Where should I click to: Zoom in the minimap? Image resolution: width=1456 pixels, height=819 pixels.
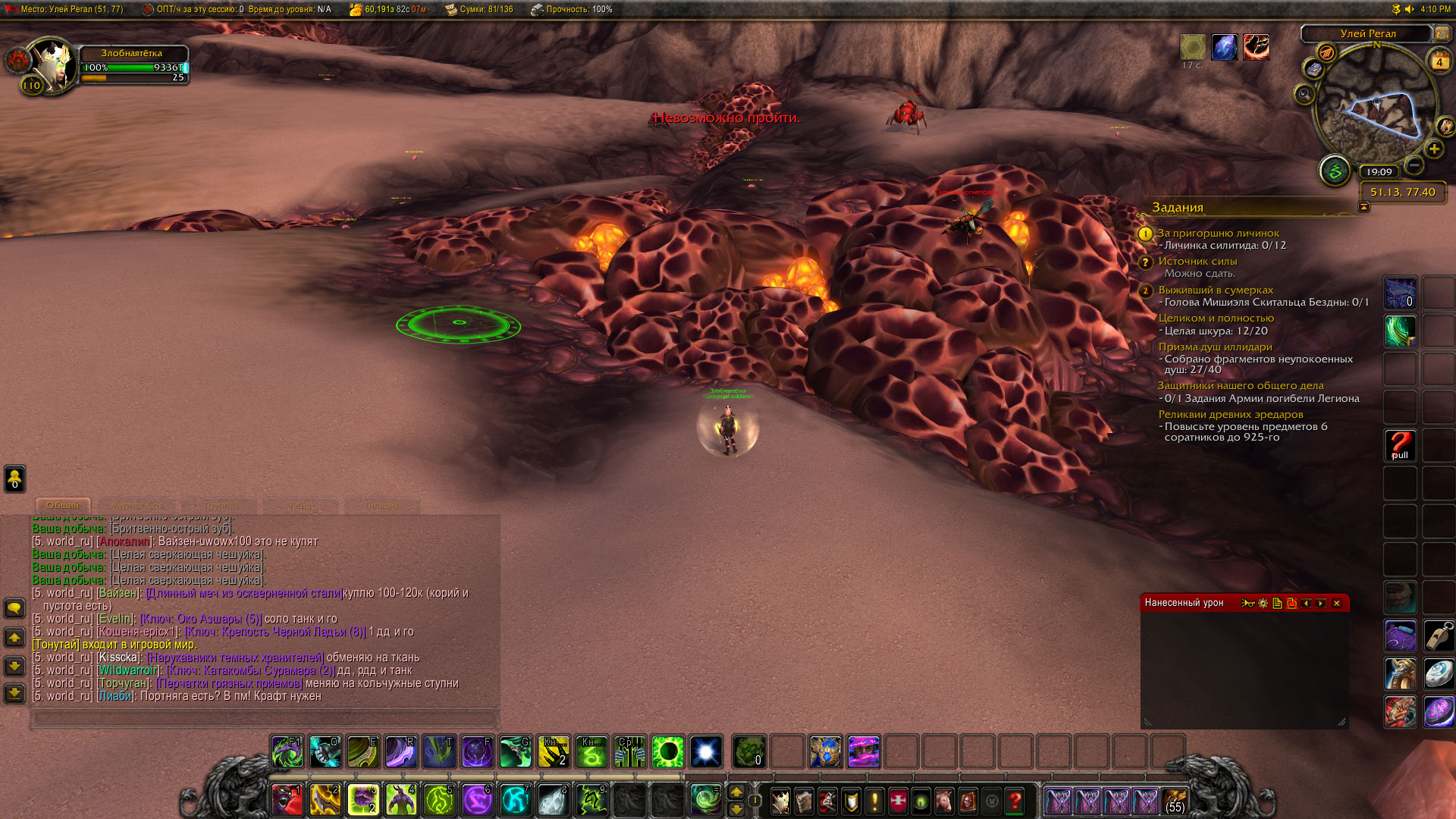[x=1433, y=149]
